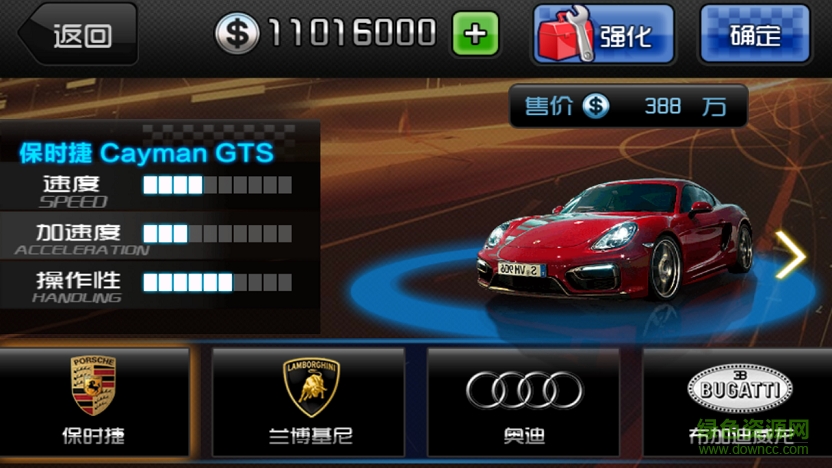Open the 强化 upgrade menu
Image resolution: width=832 pixels, height=468 pixels.
point(603,35)
